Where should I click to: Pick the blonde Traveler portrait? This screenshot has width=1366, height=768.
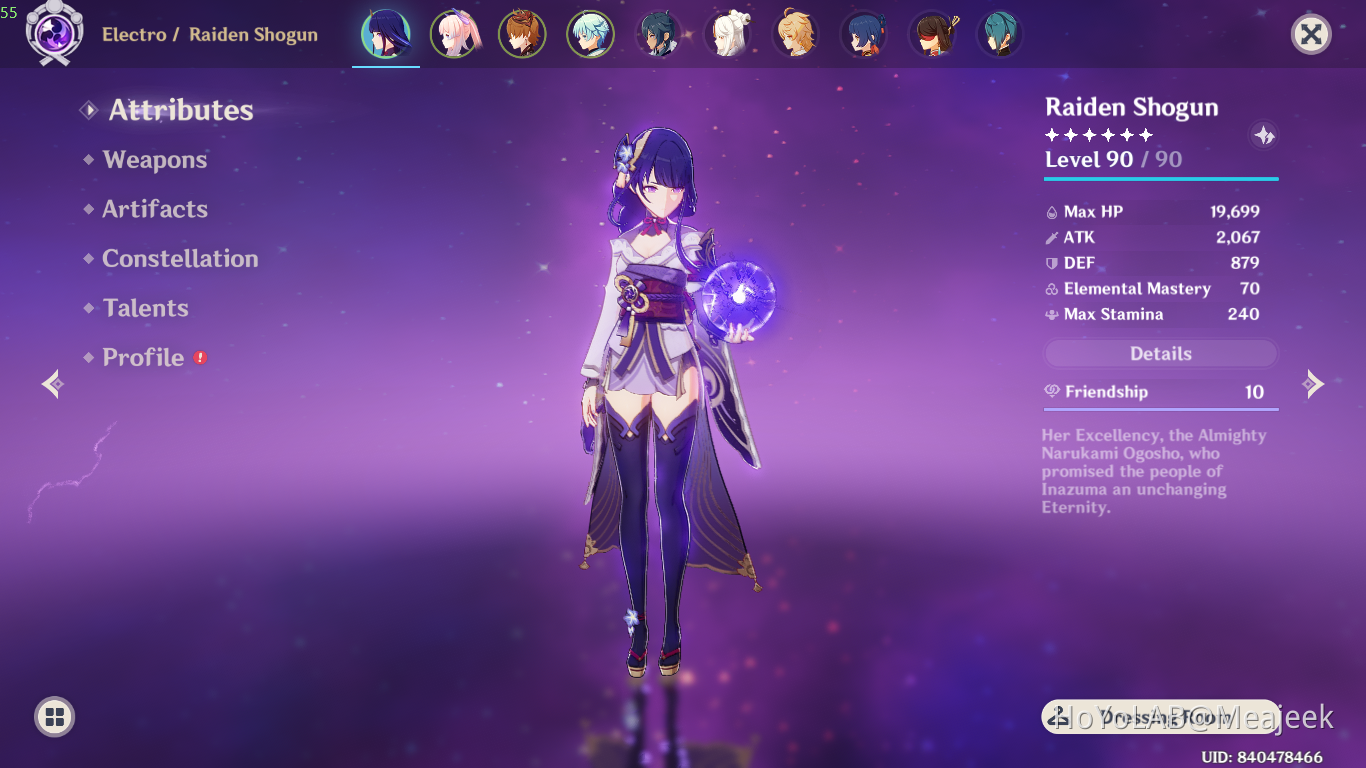(x=795, y=35)
